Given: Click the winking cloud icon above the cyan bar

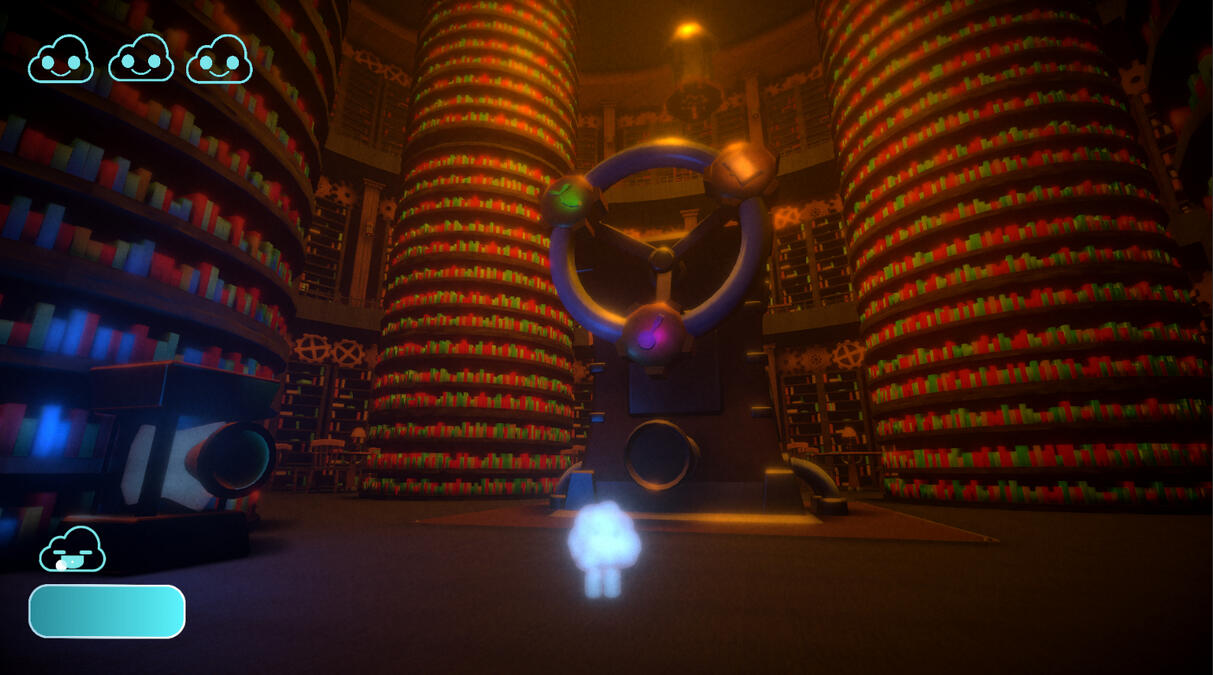Looking at the screenshot, I should [x=72, y=550].
